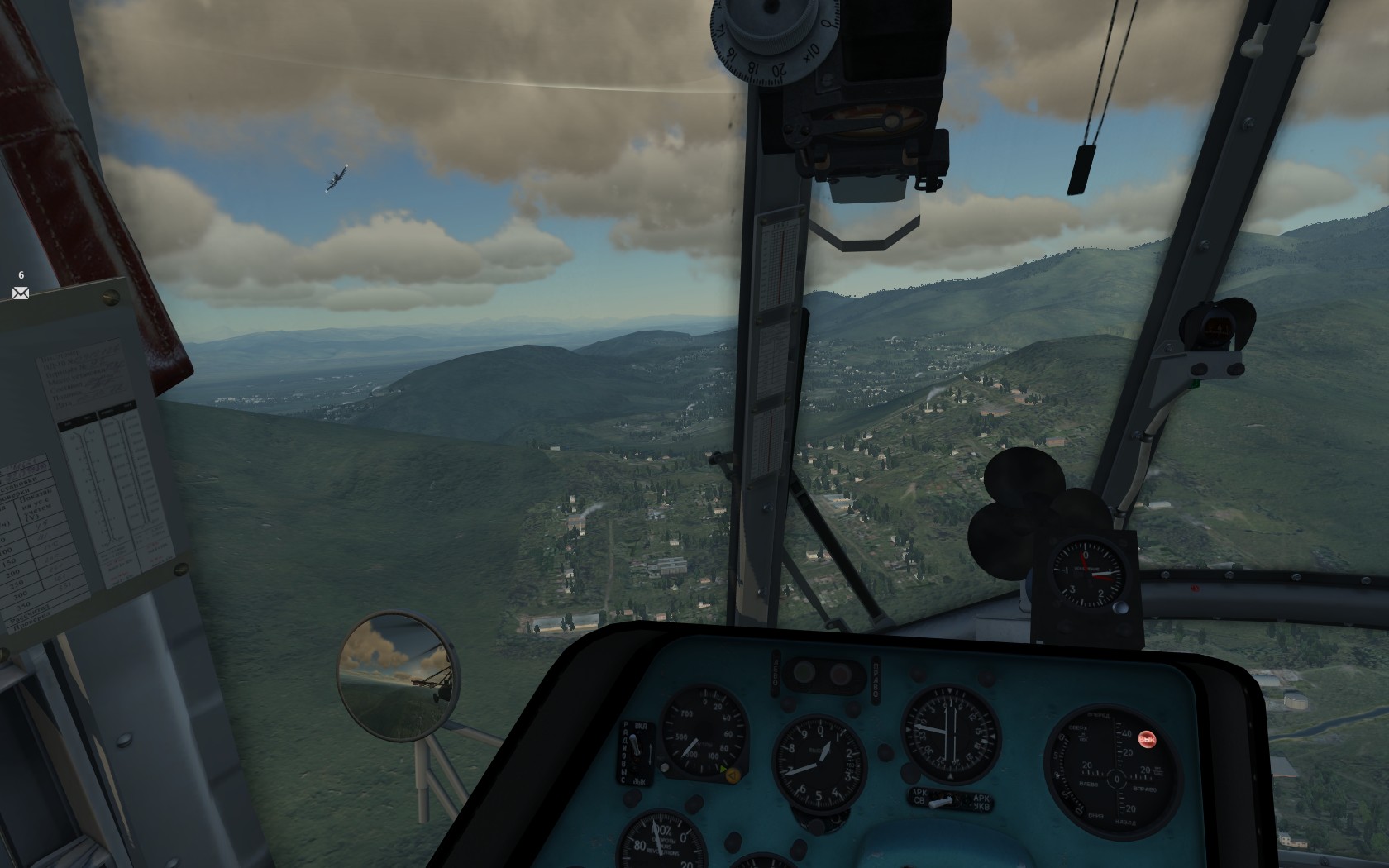Viewport: 1389px width, 868px height.
Task: Open the unread messages envelope icon
Action: pyautogui.click(x=21, y=293)
